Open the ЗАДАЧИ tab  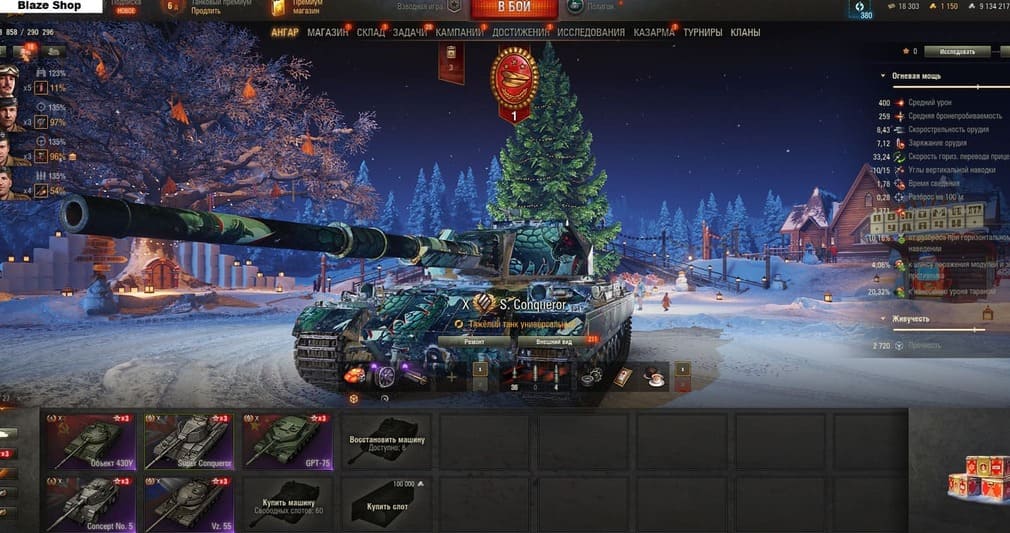coord(411,32)
